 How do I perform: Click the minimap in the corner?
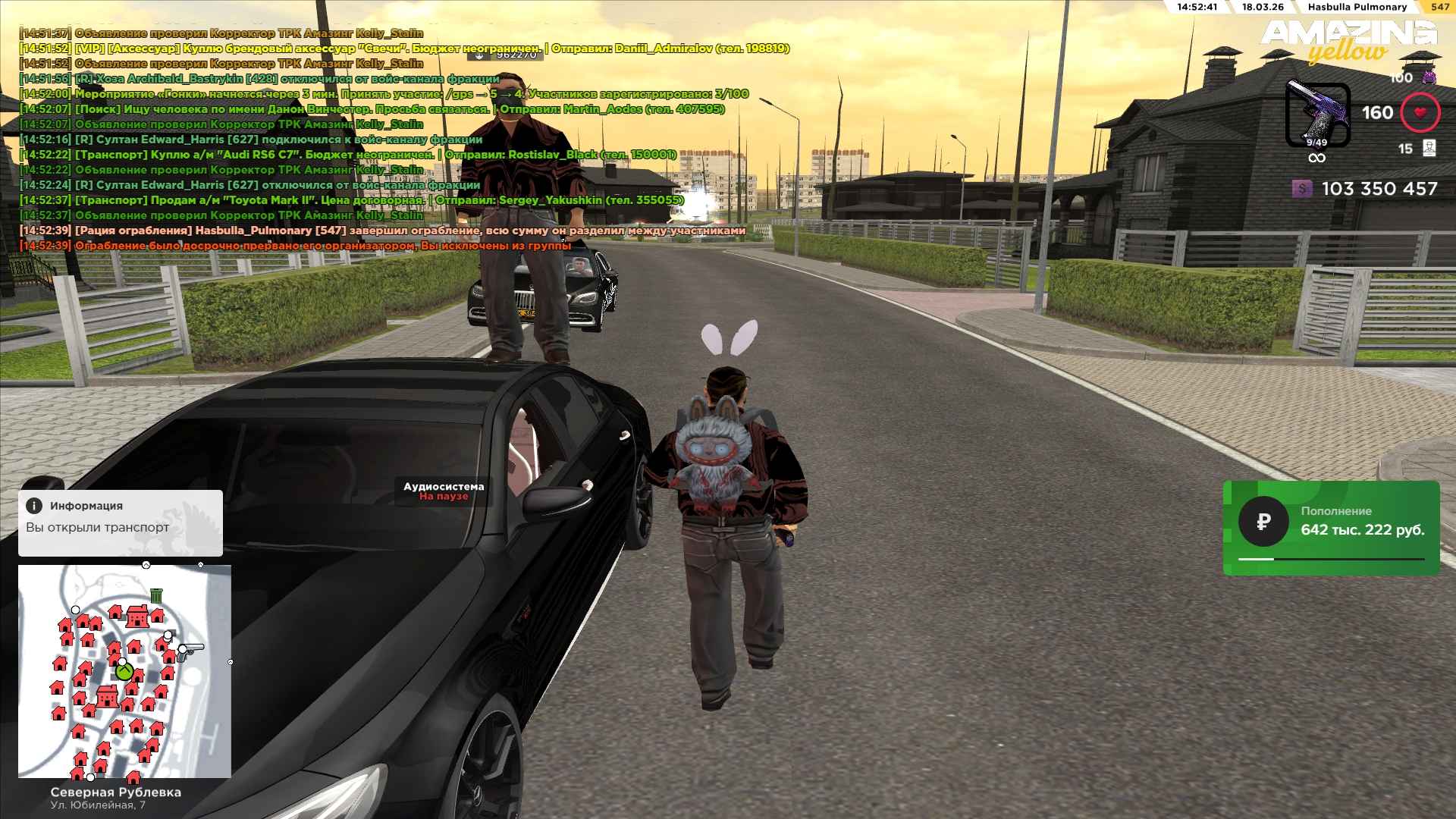124,671
